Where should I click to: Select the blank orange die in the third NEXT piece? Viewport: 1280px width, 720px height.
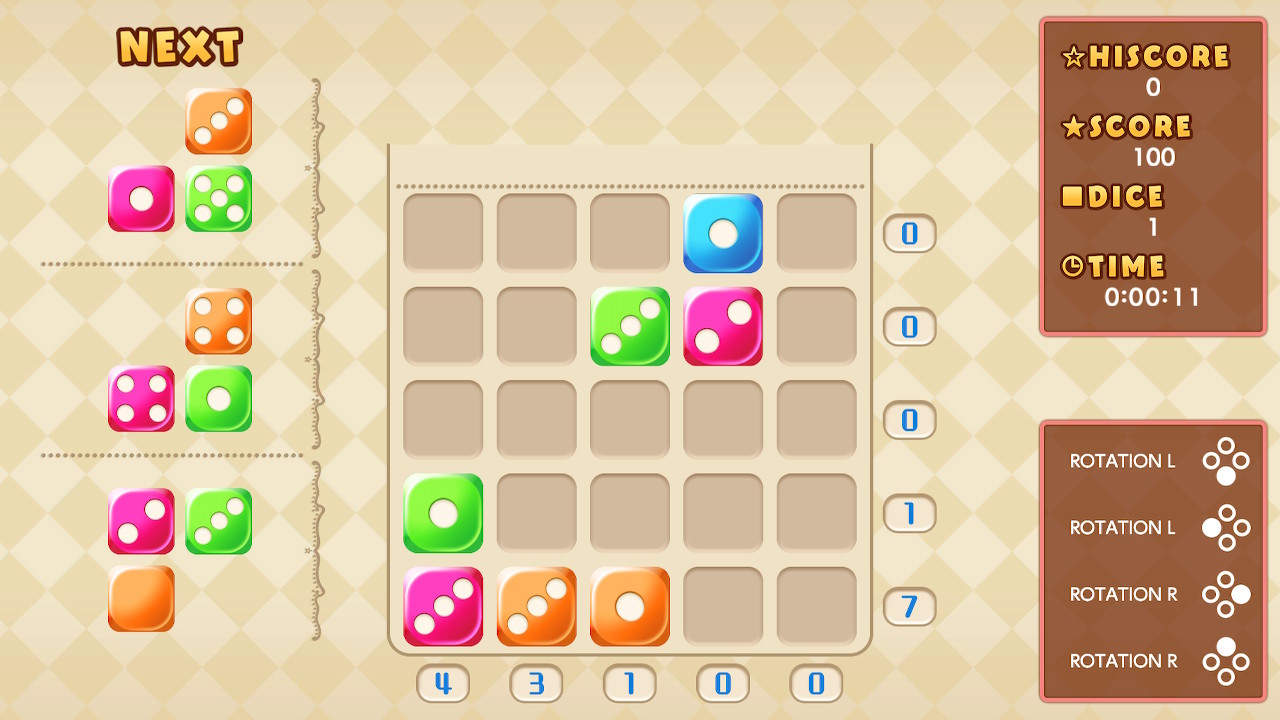tap(140, 600)
